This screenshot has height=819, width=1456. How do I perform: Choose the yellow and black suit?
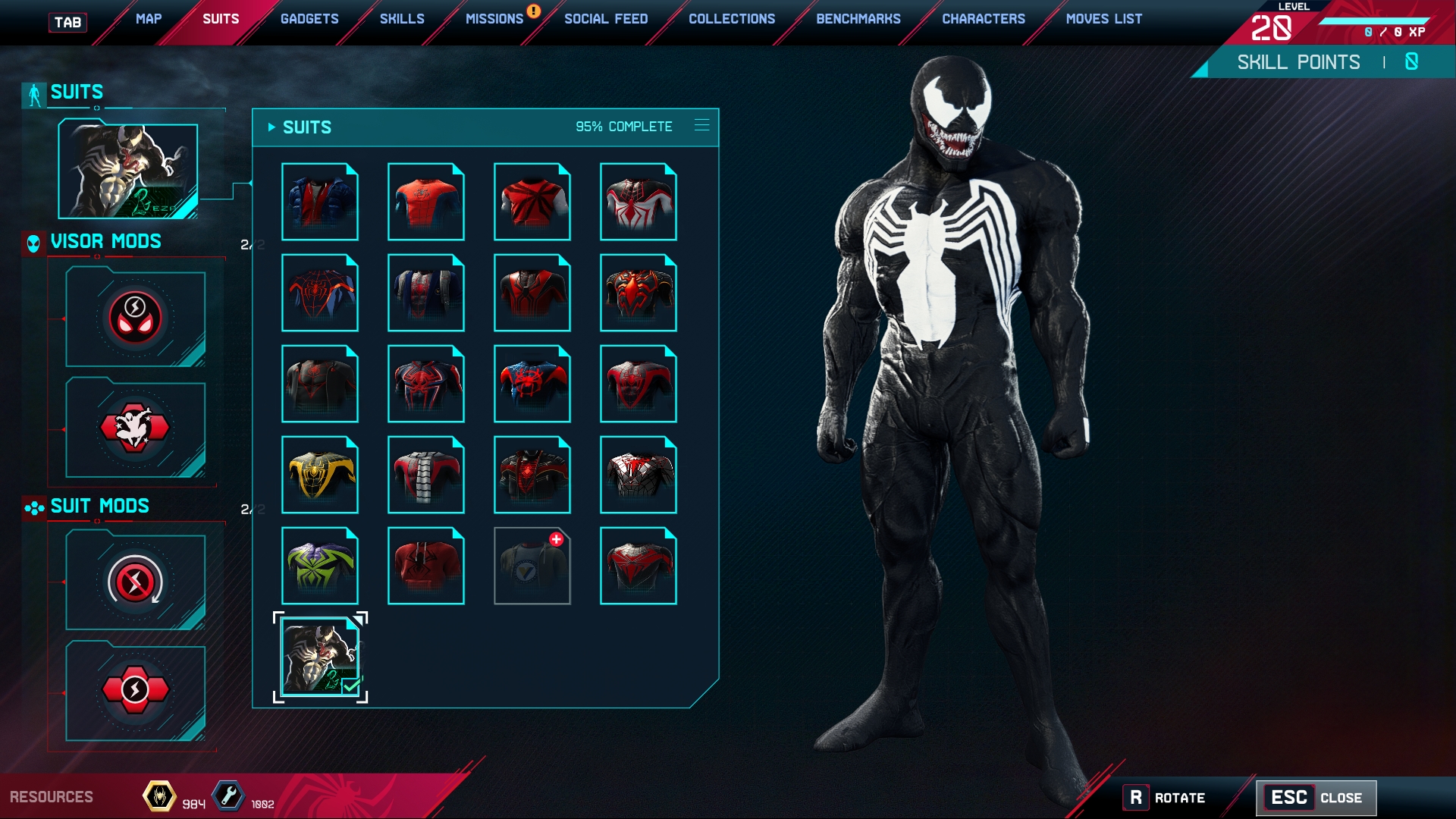[x=320, y=475]
